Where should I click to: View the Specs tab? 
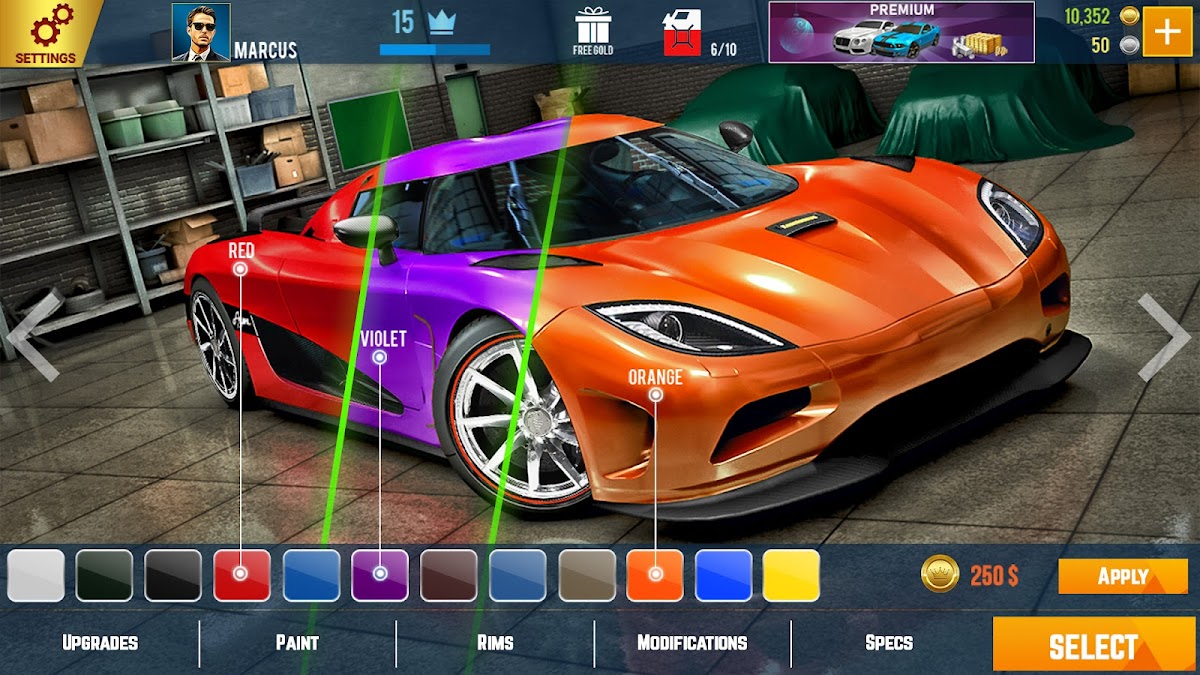point(889,643)
